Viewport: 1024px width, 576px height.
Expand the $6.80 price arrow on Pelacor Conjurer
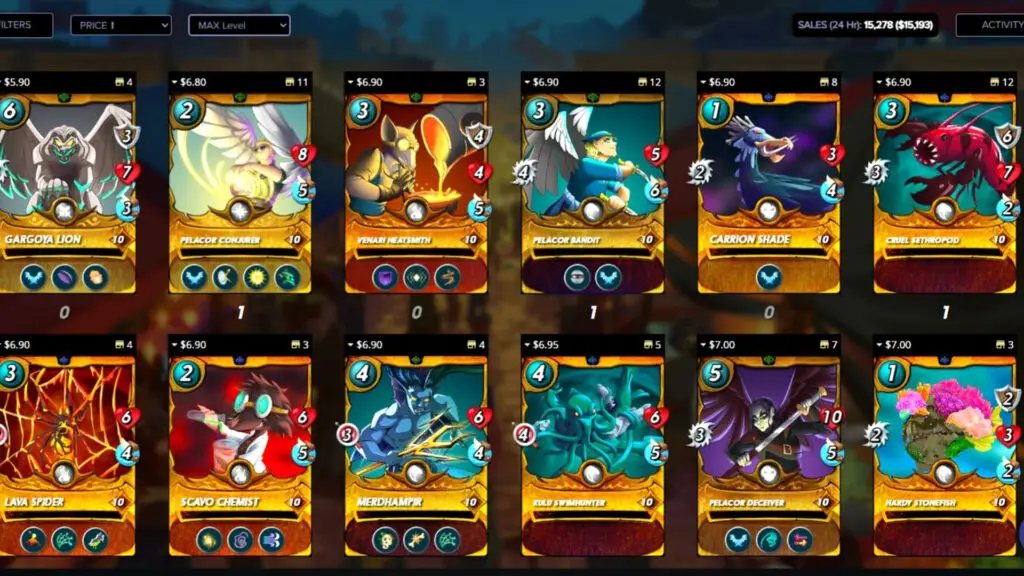(174, 82)
